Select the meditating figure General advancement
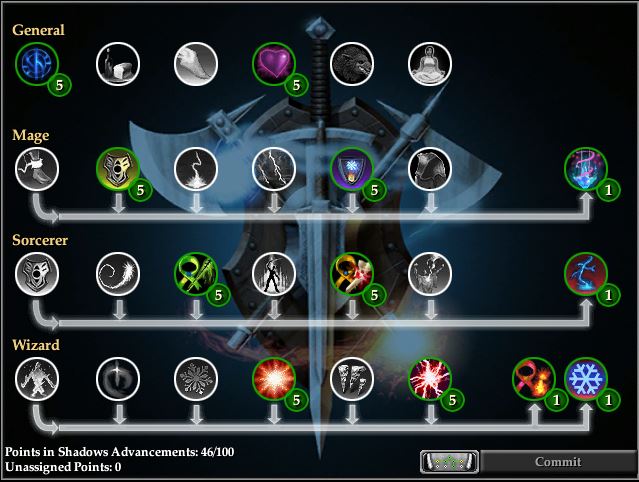 tap(430, 65)
